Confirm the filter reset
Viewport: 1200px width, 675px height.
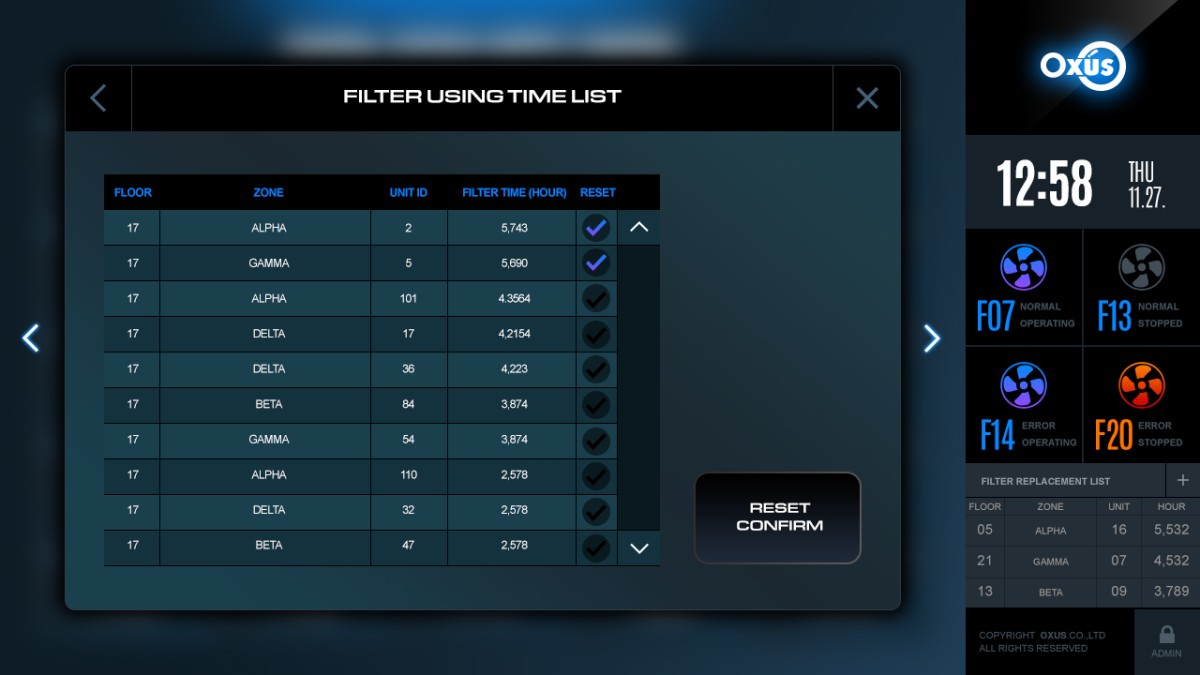click(x=778, y=517)
